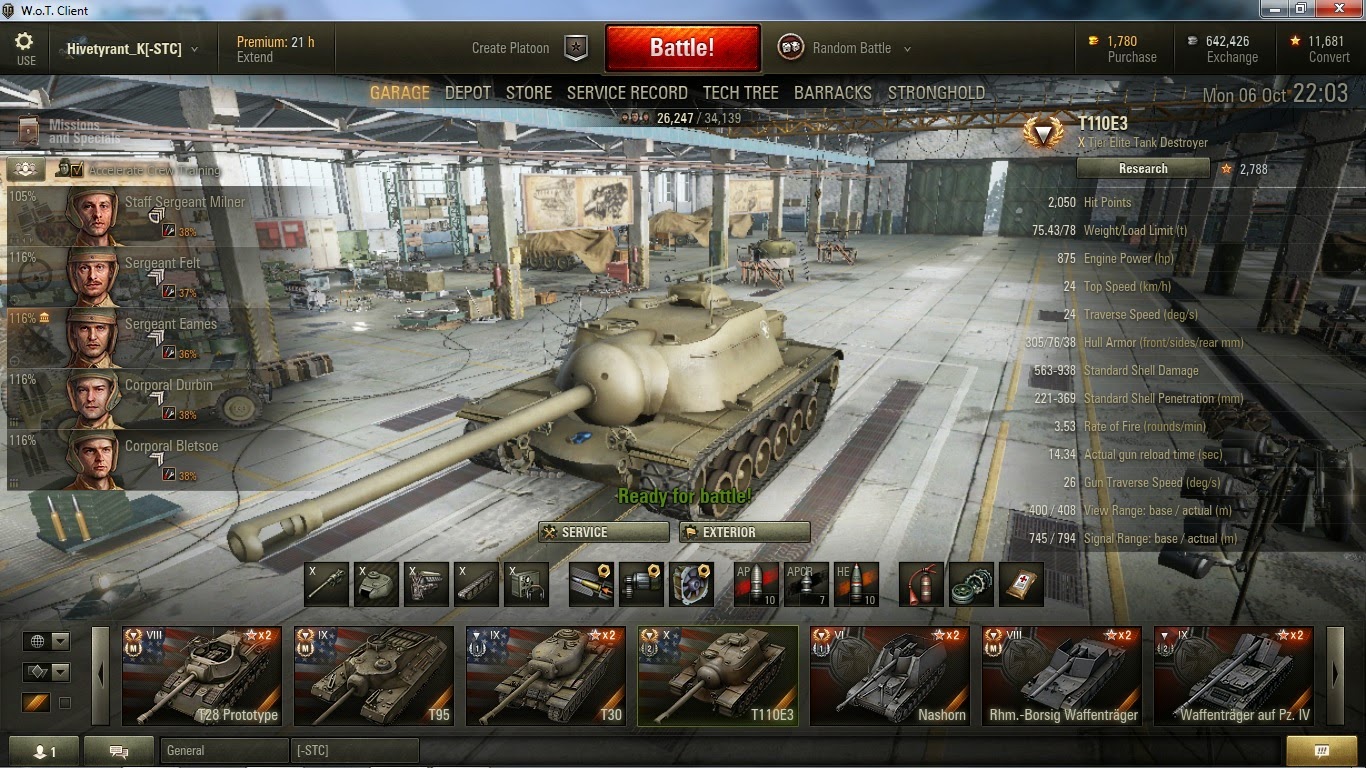Pick the Rhm.-Borsig Waffenträger thumbnail

point(1061,675)
